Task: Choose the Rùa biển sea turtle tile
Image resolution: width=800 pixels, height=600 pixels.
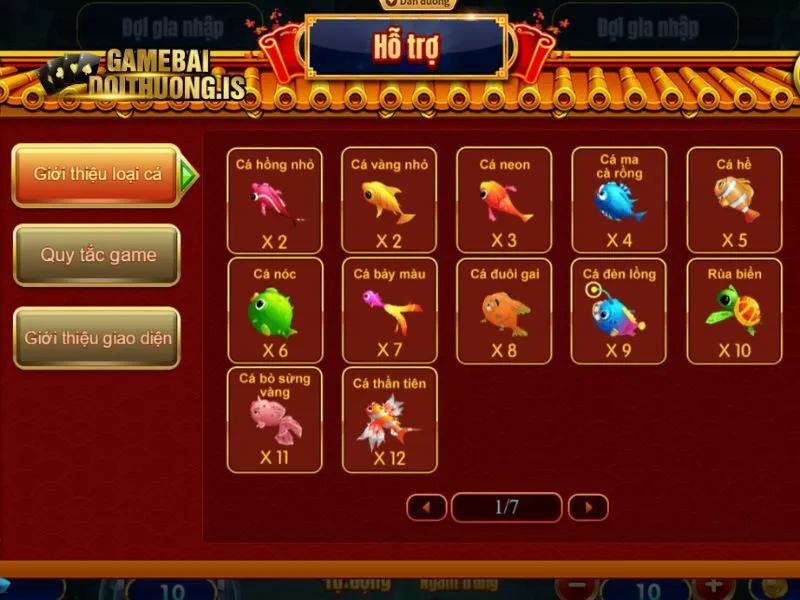Action: (x=733, y=310)
